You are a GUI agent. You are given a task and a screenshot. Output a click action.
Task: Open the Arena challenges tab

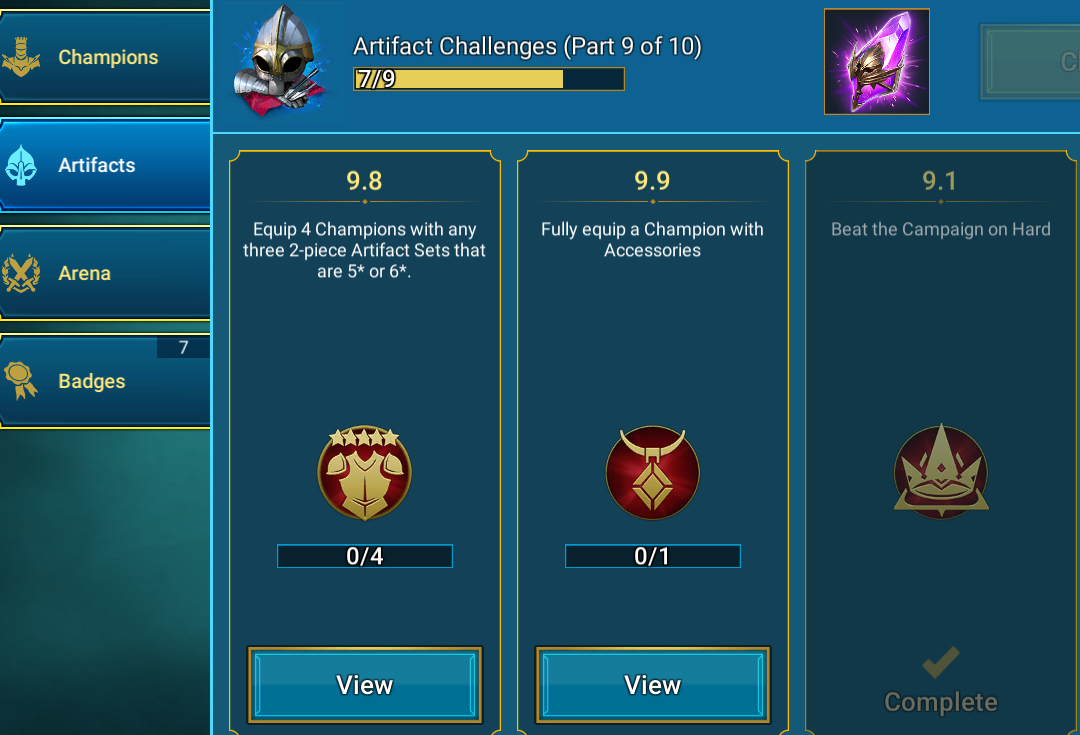click(x=105, y=273)
